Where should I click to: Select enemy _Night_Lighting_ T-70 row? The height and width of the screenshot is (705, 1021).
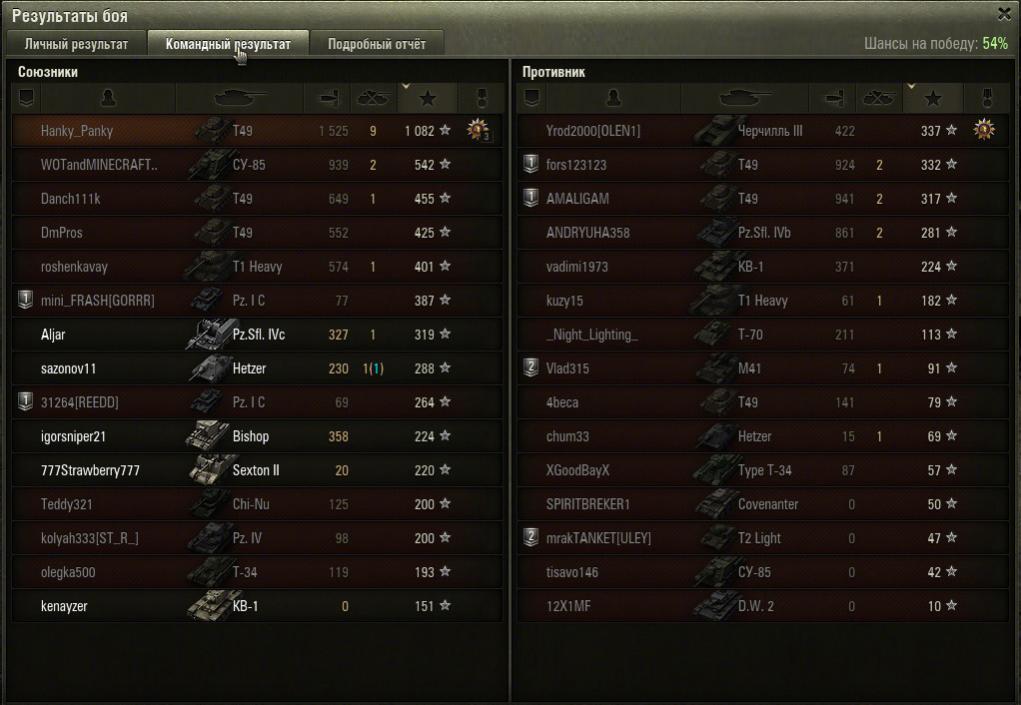pyautogui.click(x=591, y=335)
